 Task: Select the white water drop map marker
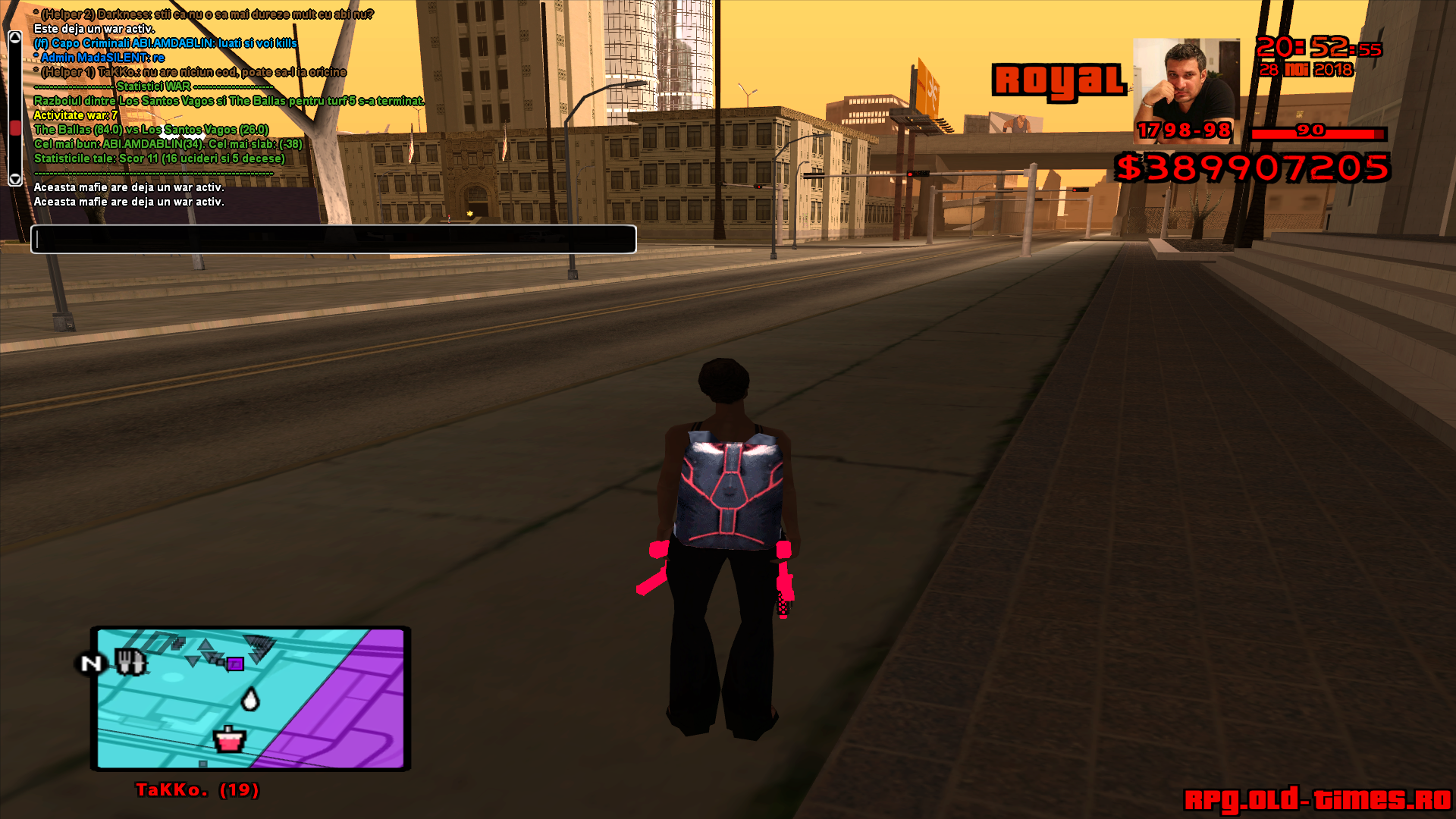click(249, 698)
